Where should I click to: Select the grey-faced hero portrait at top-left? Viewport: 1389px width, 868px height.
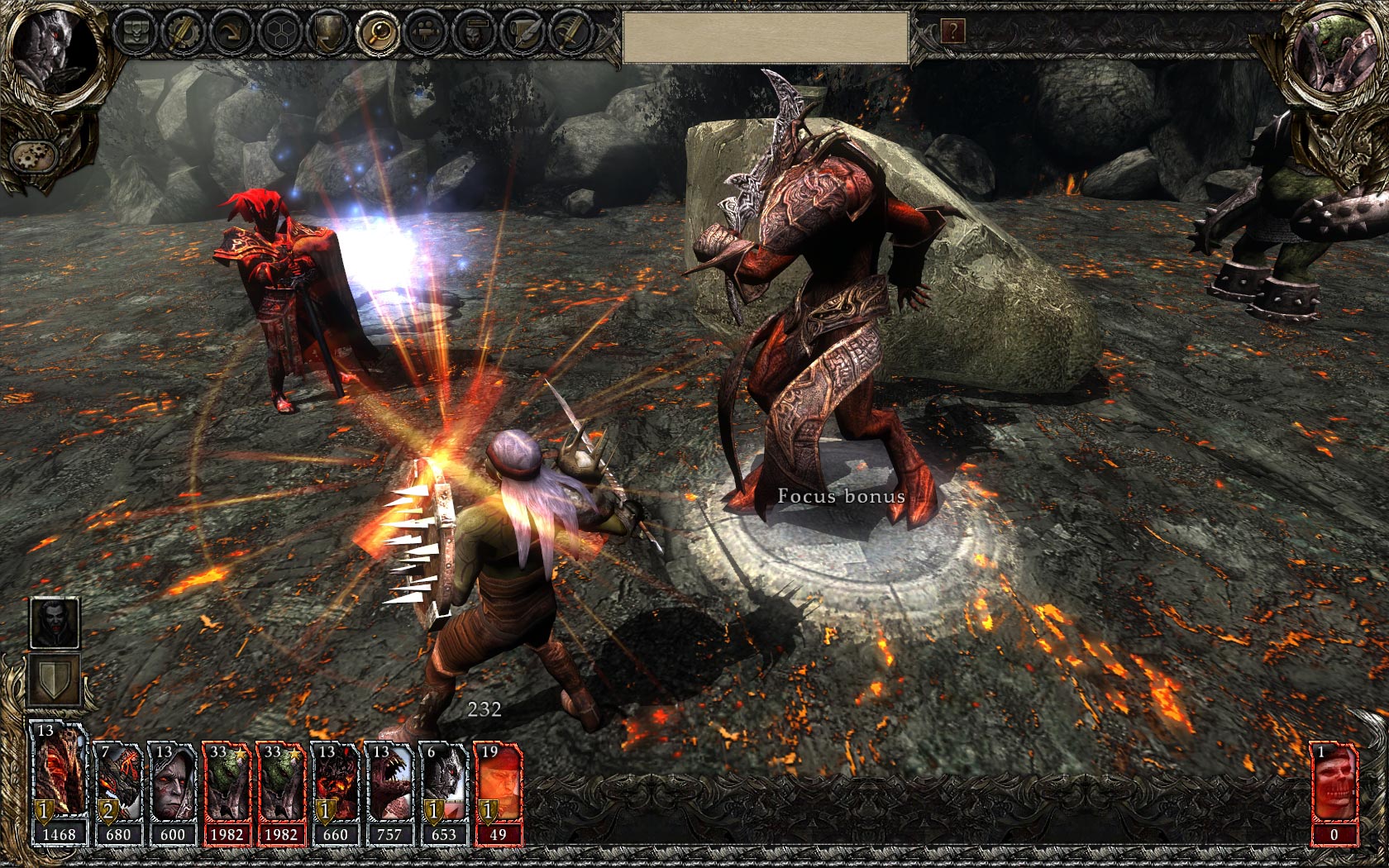(x=51, y=52)
